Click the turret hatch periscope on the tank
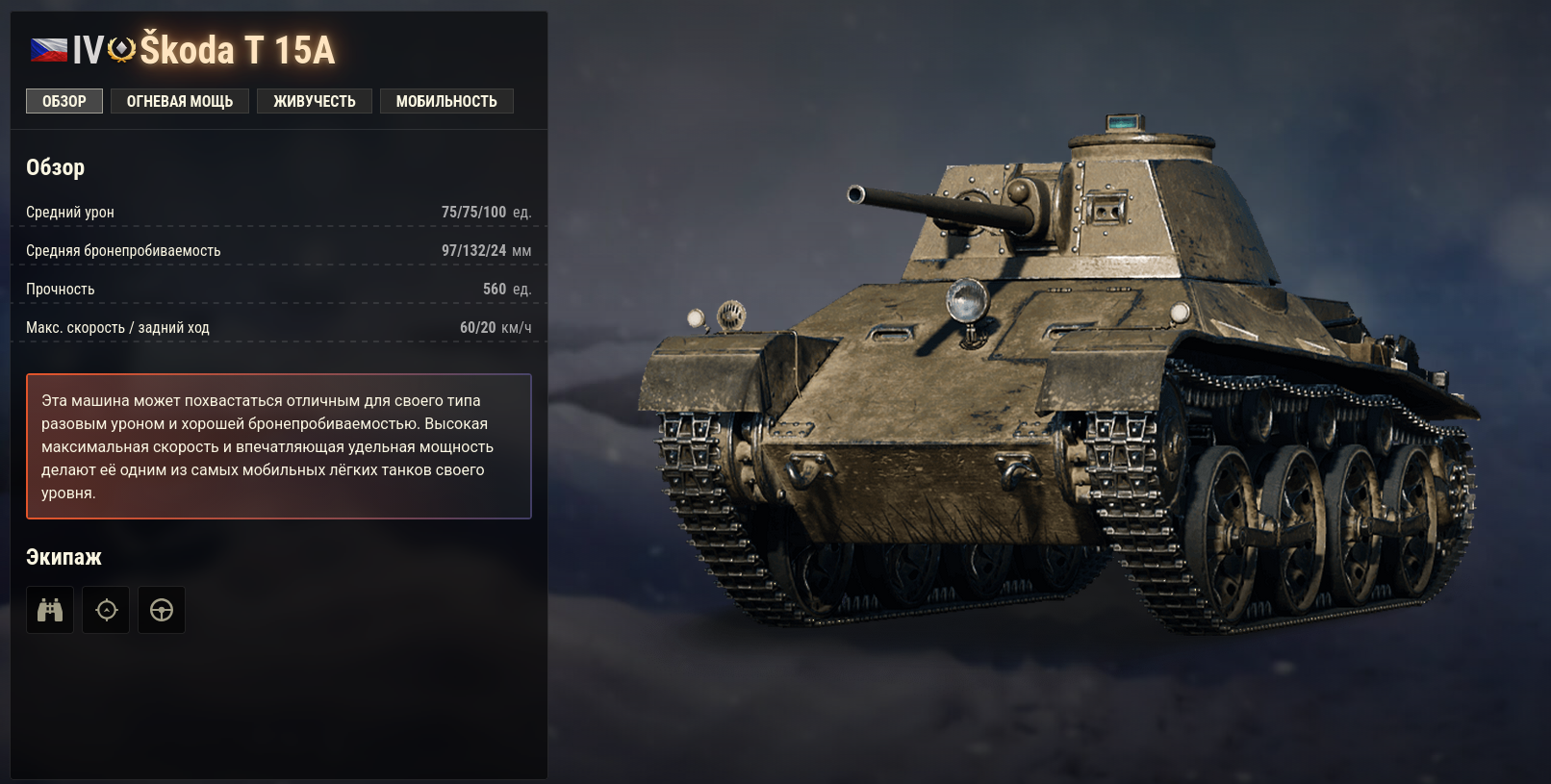The width and height of the screenshot is (1551, 784). [x=1121, y=121]
